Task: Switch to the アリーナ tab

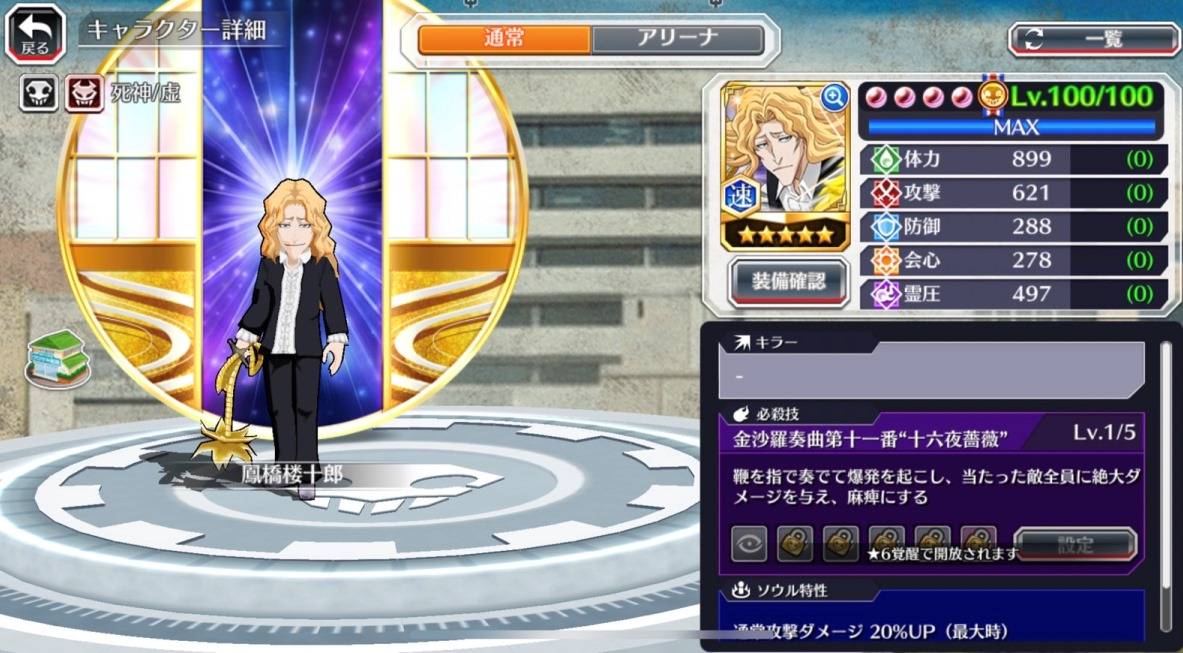Action: (677, 40)
